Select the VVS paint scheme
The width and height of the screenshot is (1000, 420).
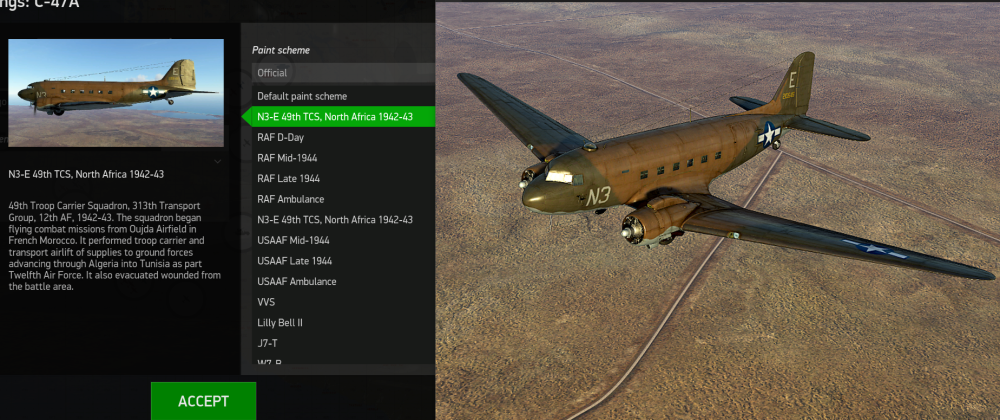267,301
